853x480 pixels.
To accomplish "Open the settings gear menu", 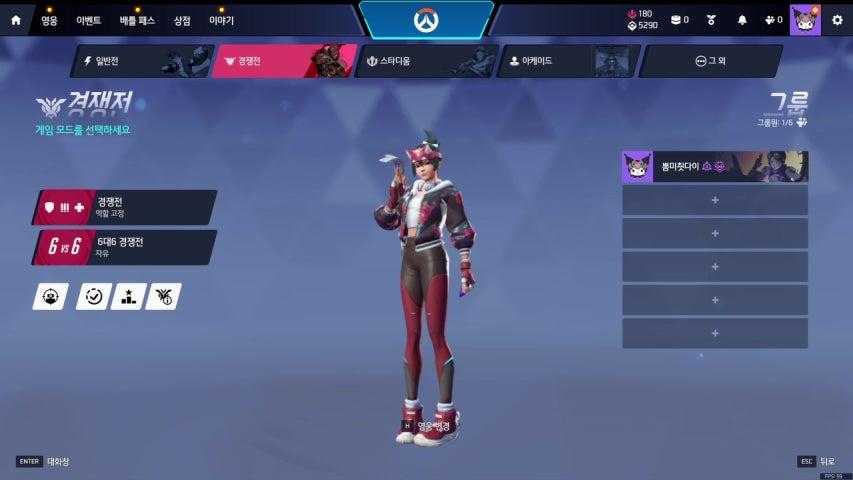I will 837,20.
